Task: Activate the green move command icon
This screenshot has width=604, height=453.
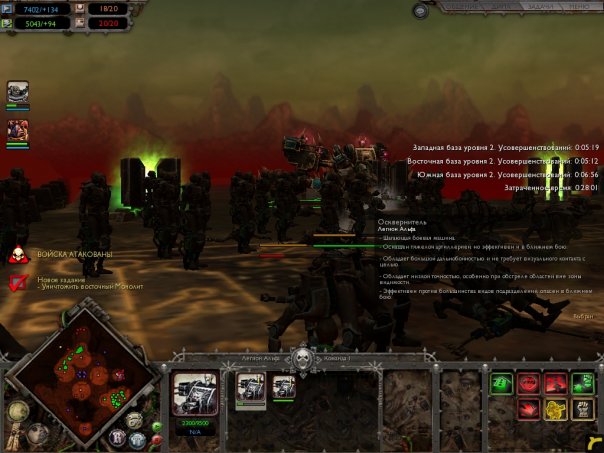Action: (x=502, y=383)
